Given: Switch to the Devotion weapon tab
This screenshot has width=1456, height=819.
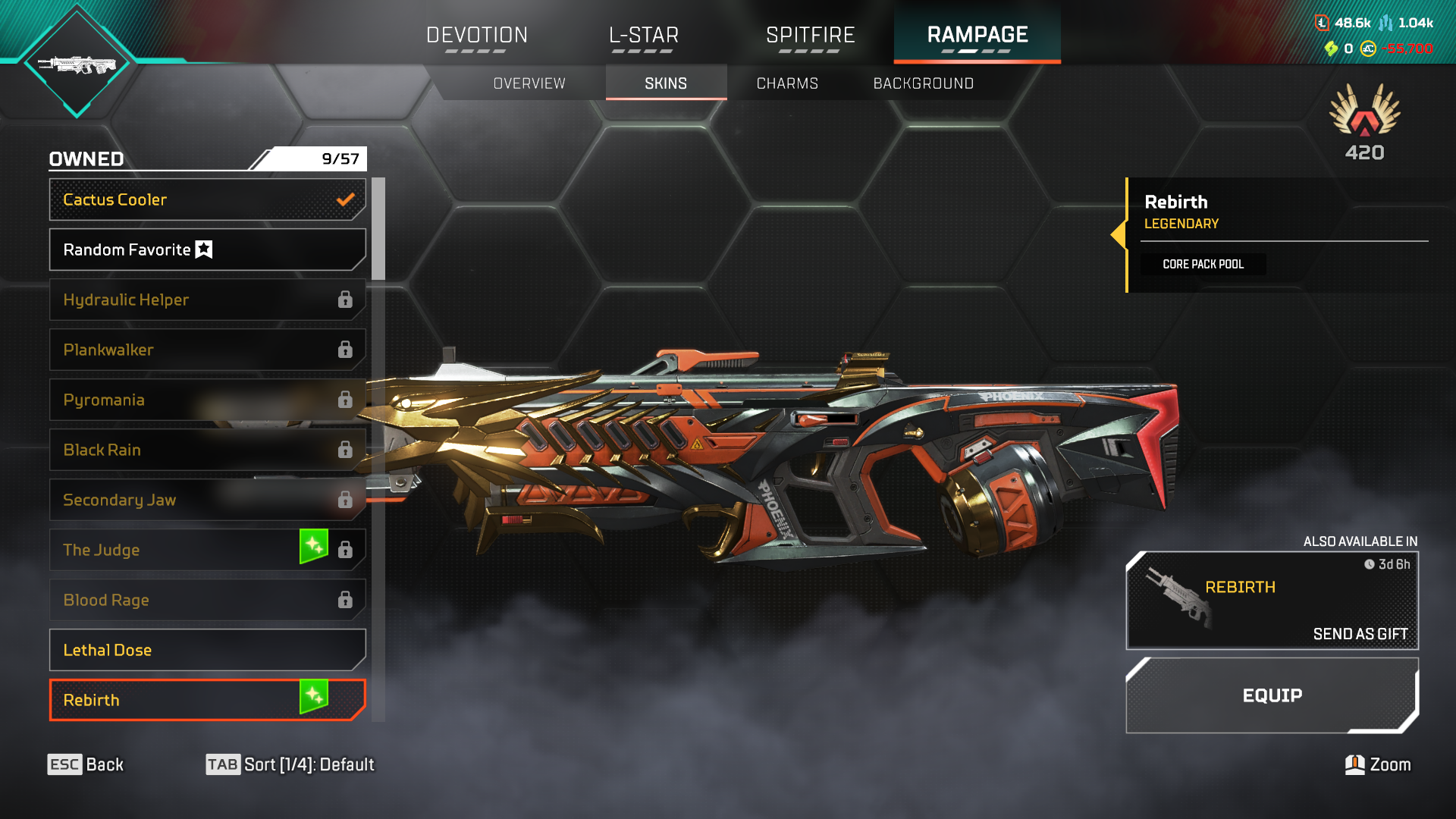Looking at the screenshot, I should click(476, 35).
